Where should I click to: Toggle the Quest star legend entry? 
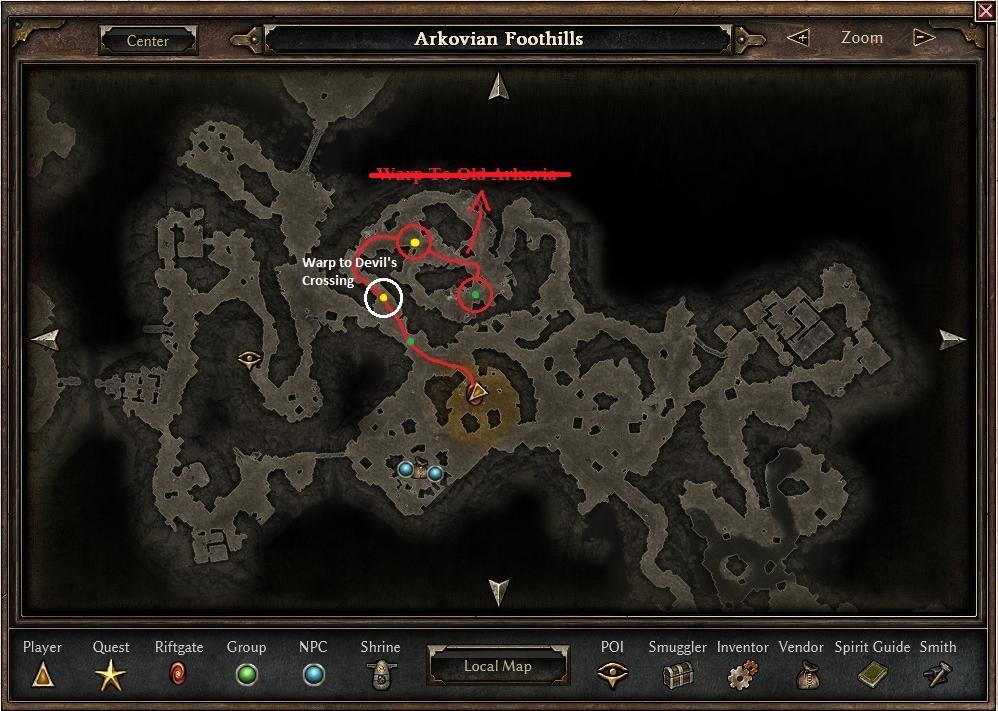[111, 674]
